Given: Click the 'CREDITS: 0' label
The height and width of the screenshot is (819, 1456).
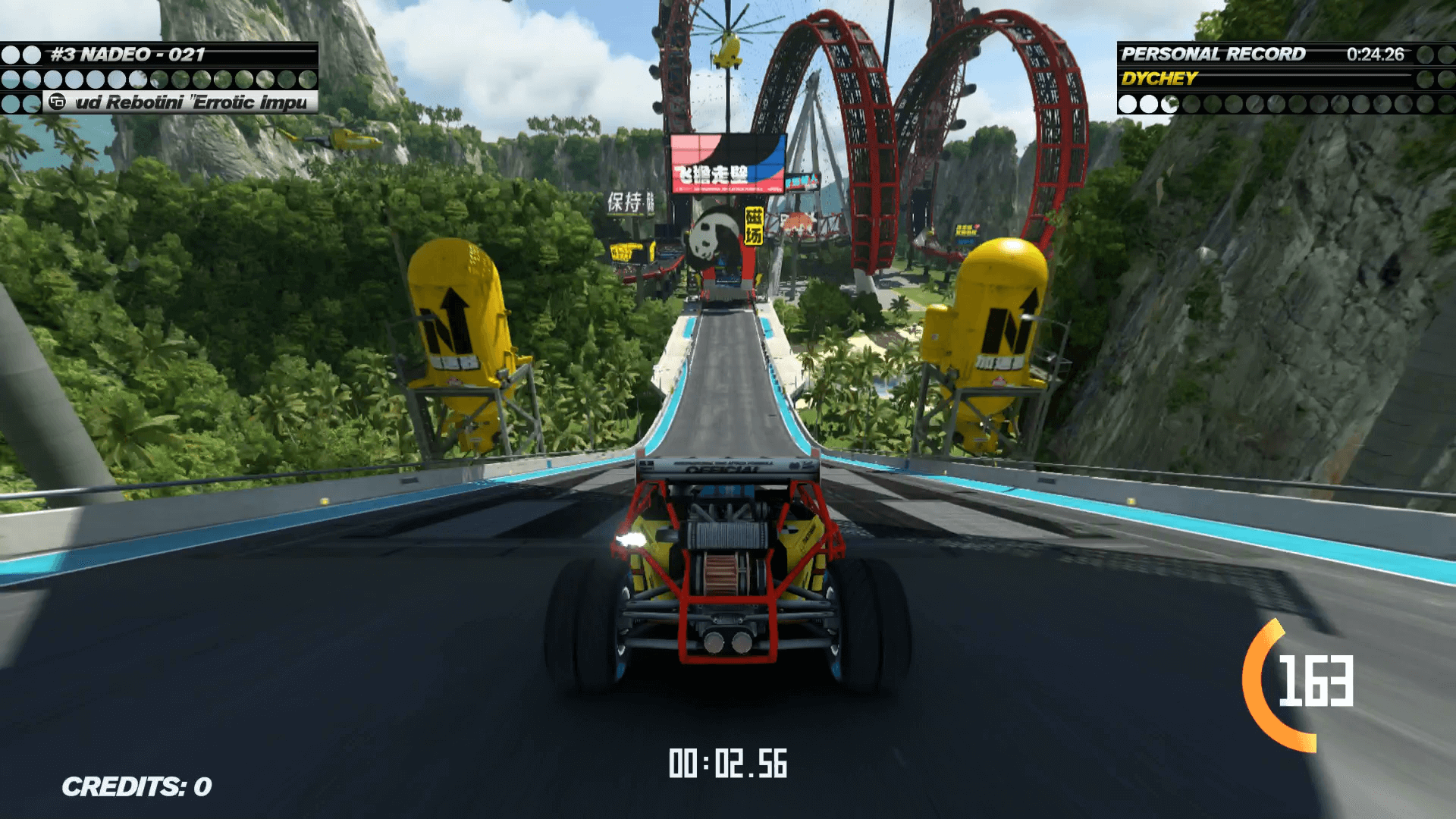Looking at the screenshot, I should coord(136,786).
